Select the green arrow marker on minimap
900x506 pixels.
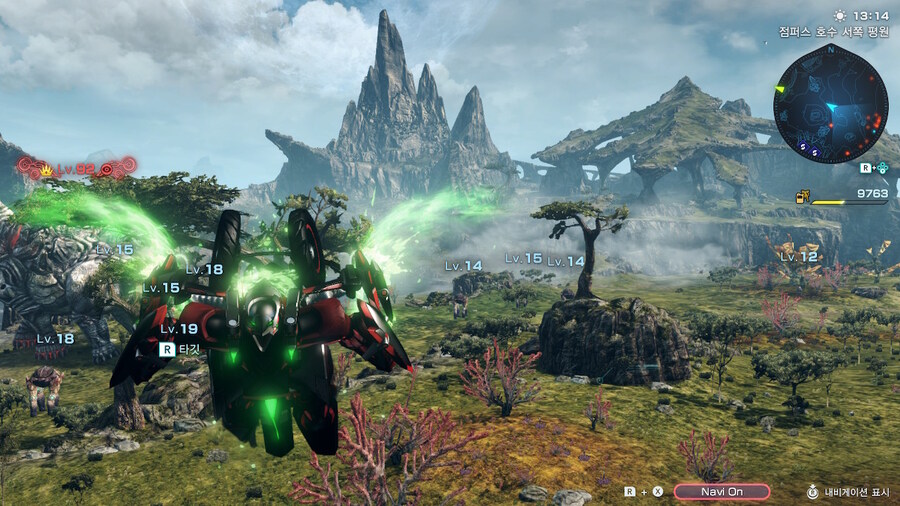pos(783,90)
